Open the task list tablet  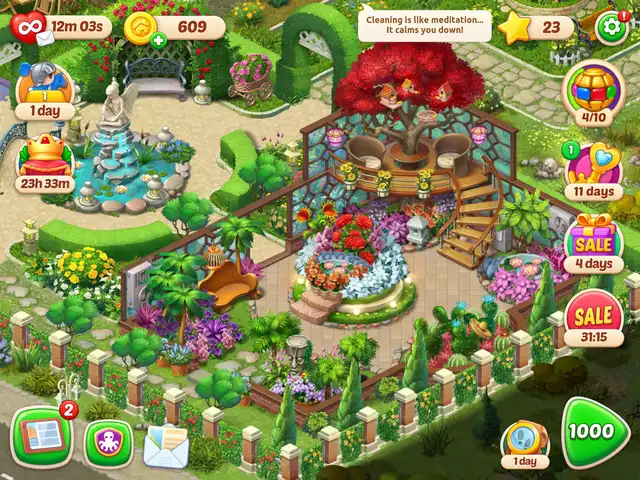point(41,436)
